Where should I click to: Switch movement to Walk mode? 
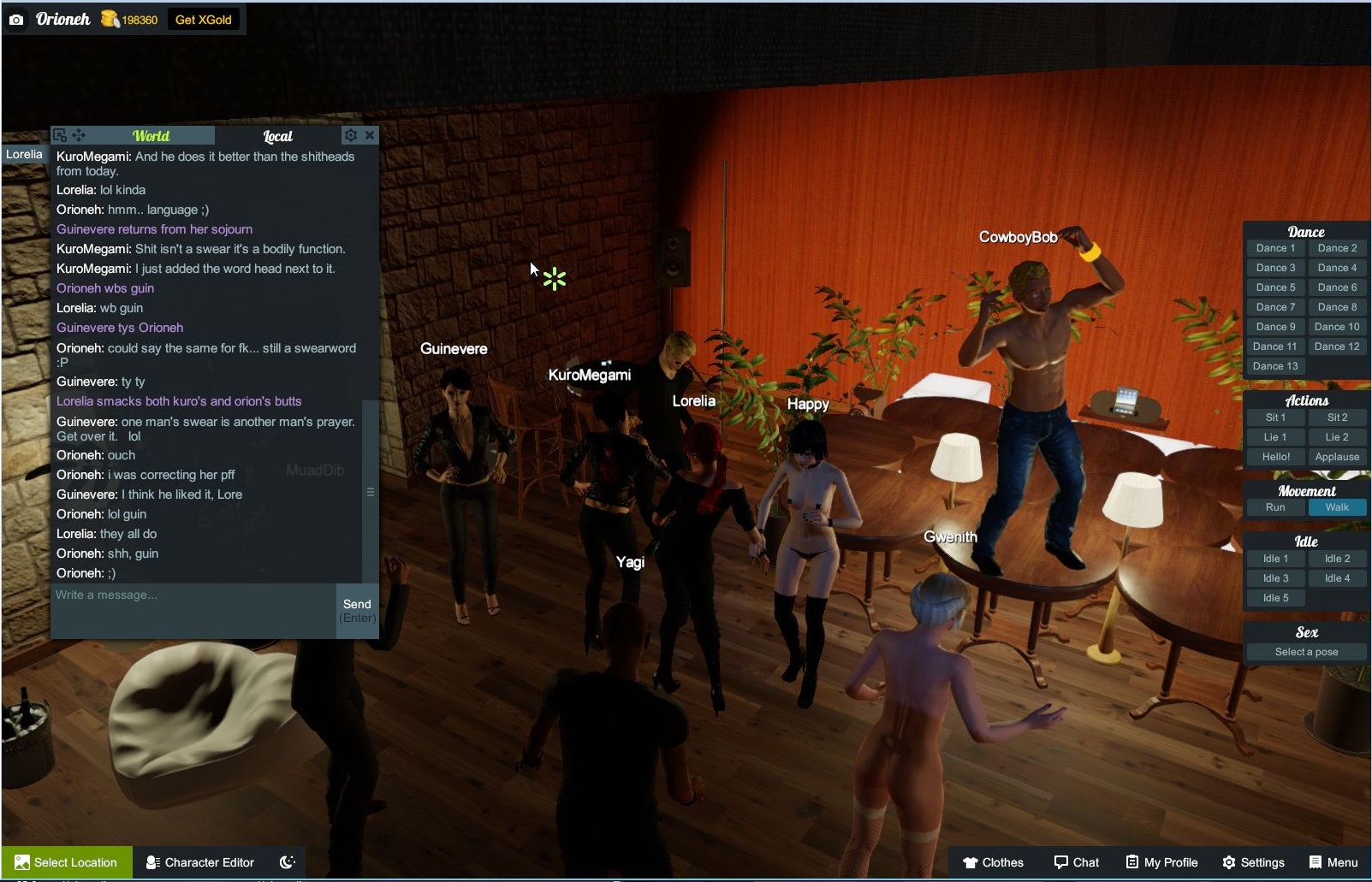click(x=1337, y=506)
